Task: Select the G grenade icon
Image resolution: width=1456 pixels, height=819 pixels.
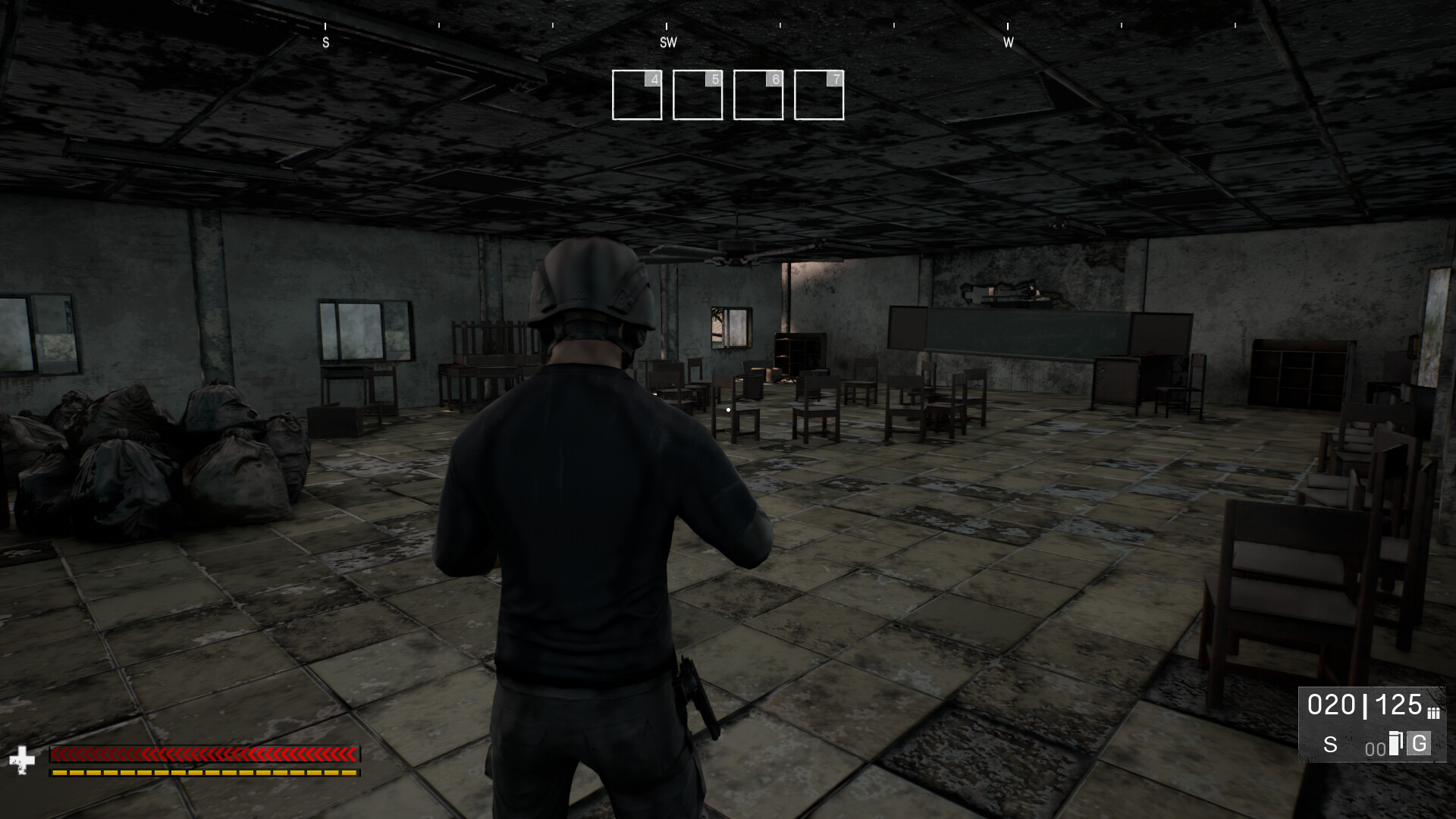Action: pos(1419,744)
